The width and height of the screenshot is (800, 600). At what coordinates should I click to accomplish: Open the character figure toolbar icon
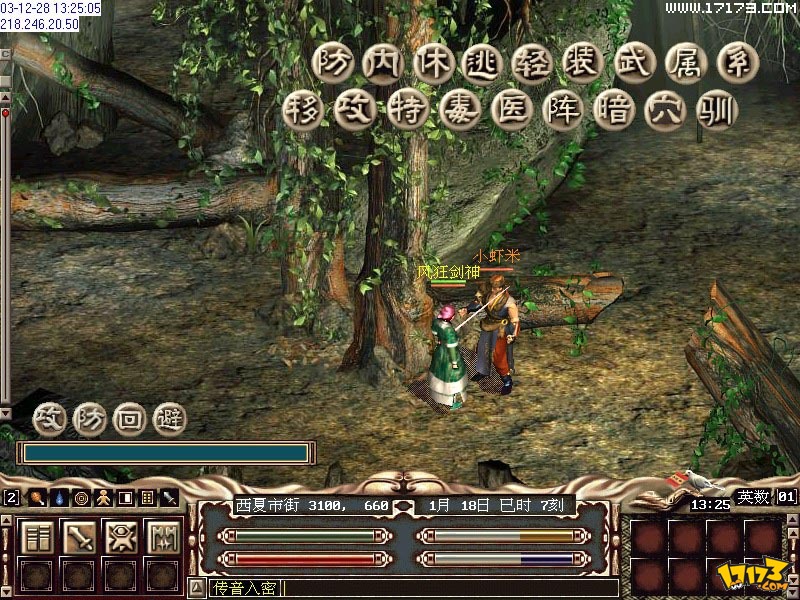click(102, 497)
